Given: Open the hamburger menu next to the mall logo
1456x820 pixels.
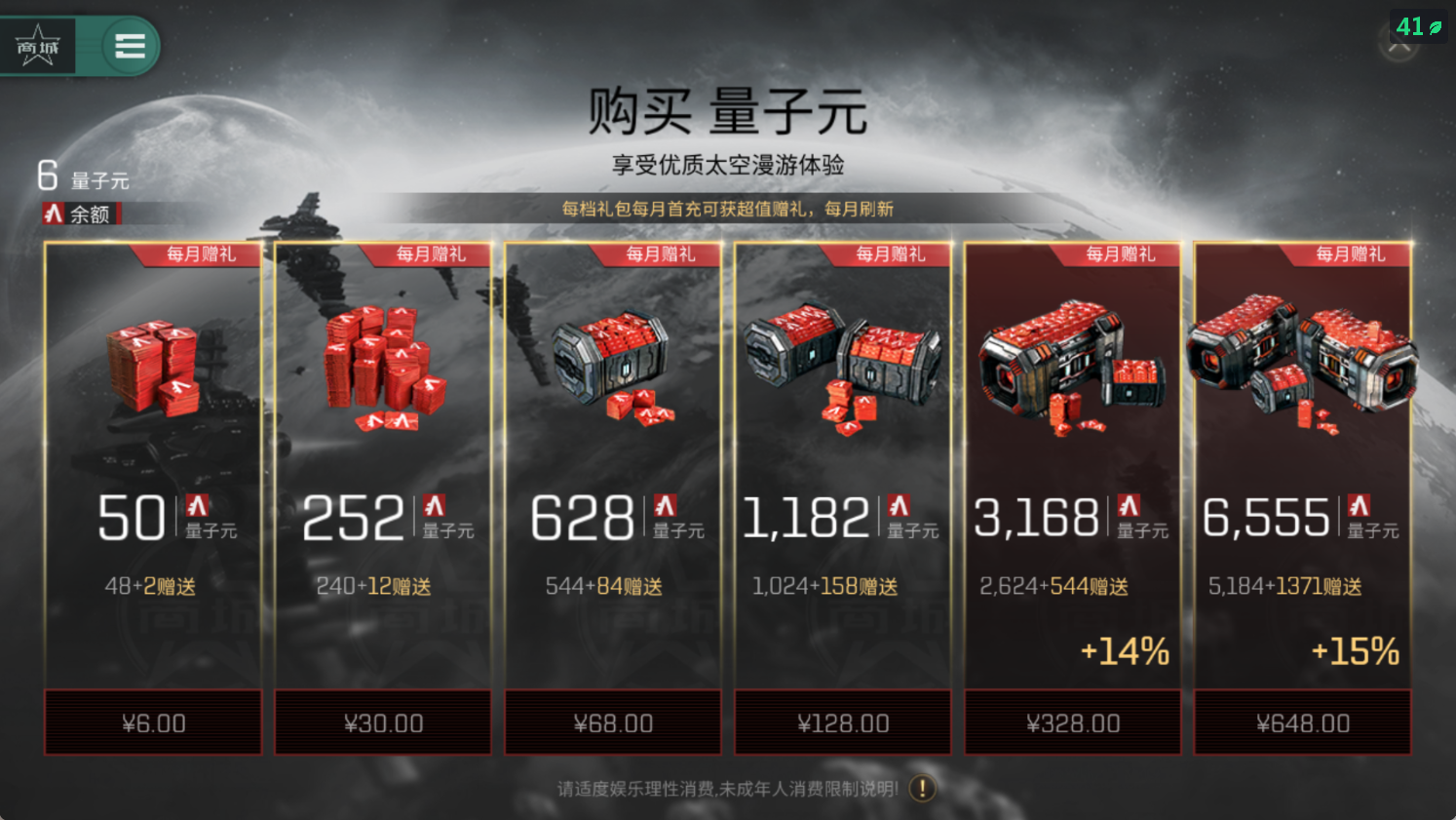Looking at the screenshot, I should click(130, 45).
